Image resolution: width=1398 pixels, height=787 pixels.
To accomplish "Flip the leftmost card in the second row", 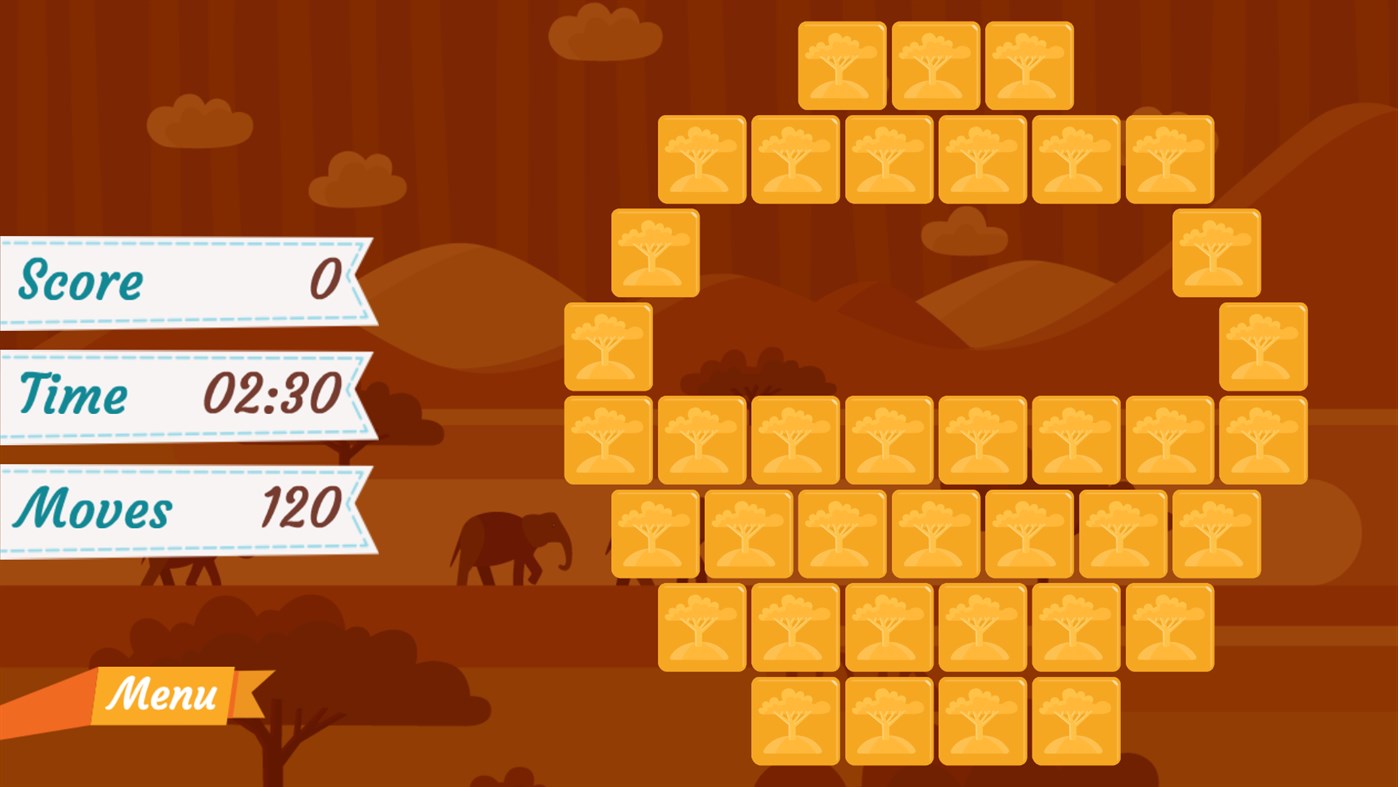I will [x=702, y=158].
